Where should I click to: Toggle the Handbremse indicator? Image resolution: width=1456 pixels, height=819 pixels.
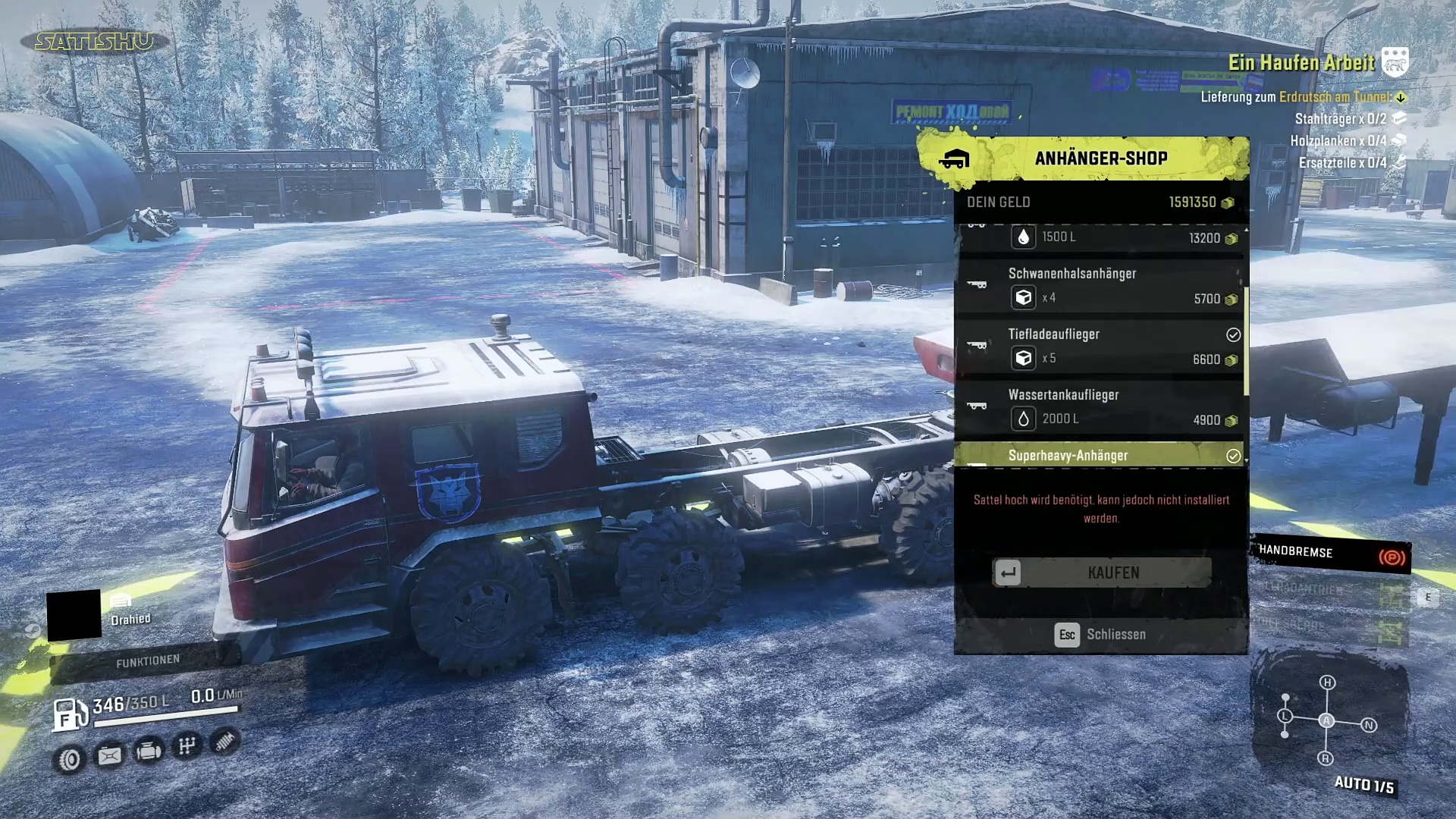point(1331,554)
